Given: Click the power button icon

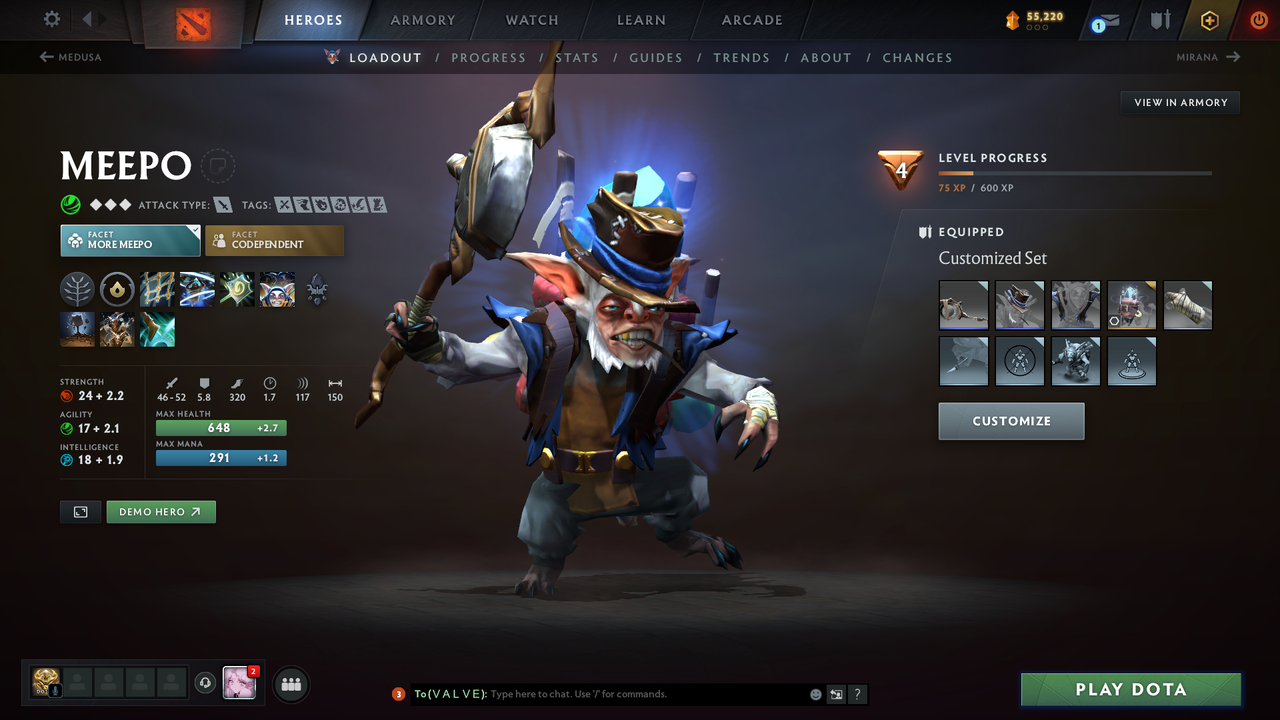Looking at the screenshot, I should pos(1258,19).
